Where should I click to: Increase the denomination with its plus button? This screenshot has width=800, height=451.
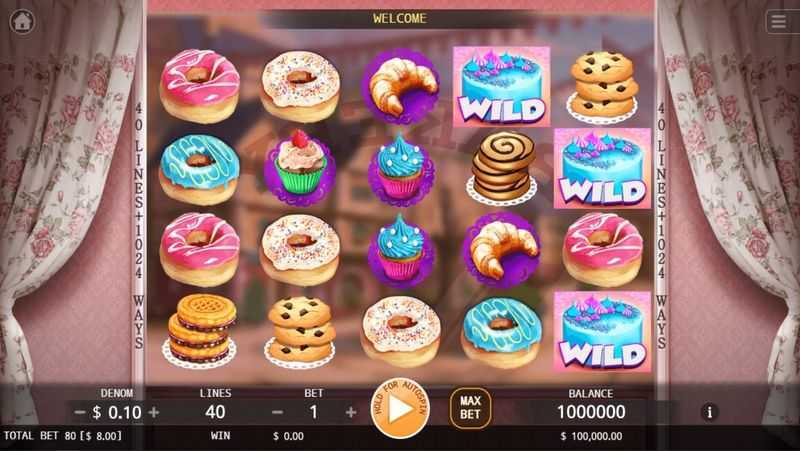click(x=154, y=411)
